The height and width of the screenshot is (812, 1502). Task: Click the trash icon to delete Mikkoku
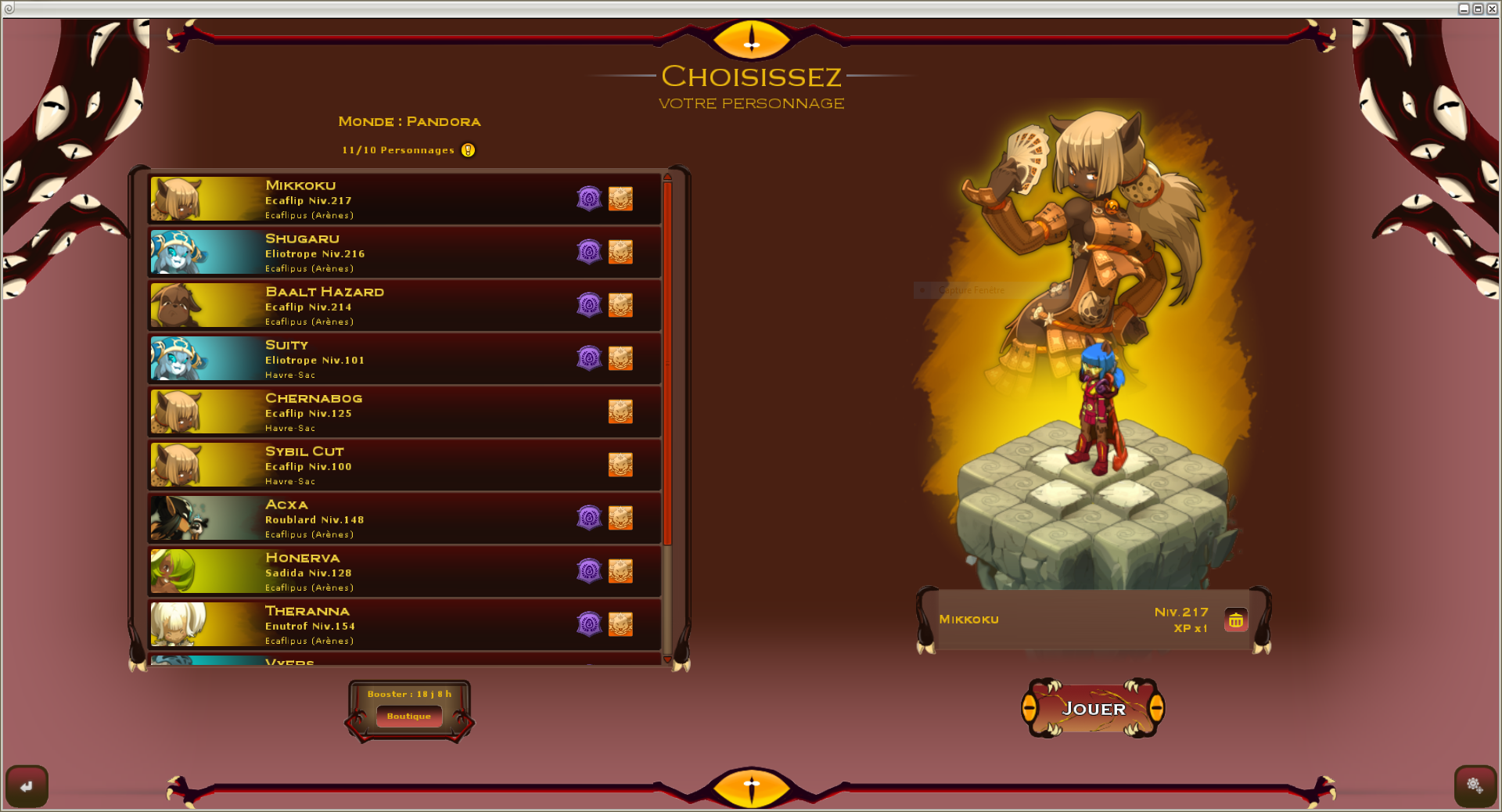point(1236,620)
